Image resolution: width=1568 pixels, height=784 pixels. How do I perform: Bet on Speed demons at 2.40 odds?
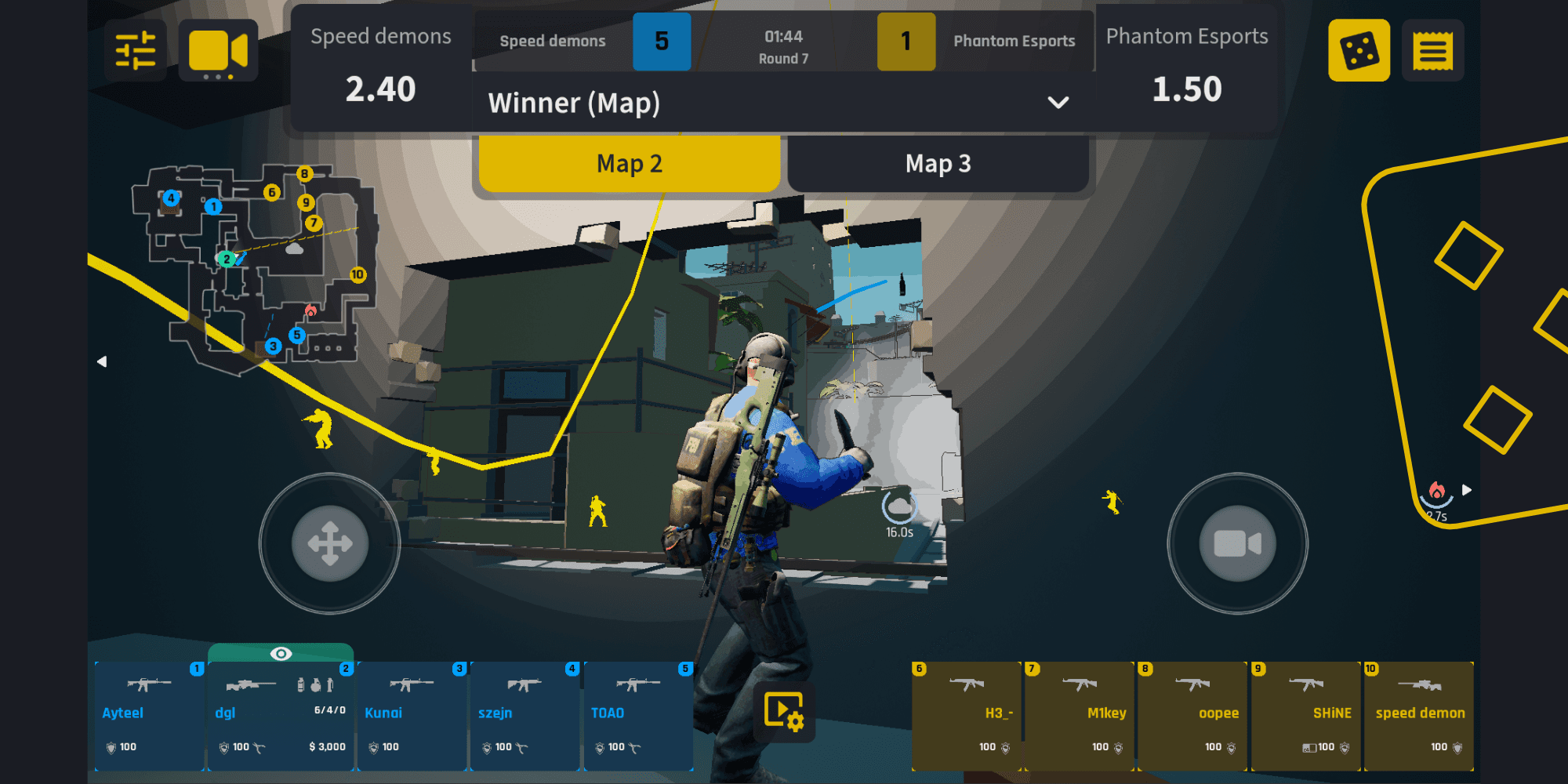point(381,69)
